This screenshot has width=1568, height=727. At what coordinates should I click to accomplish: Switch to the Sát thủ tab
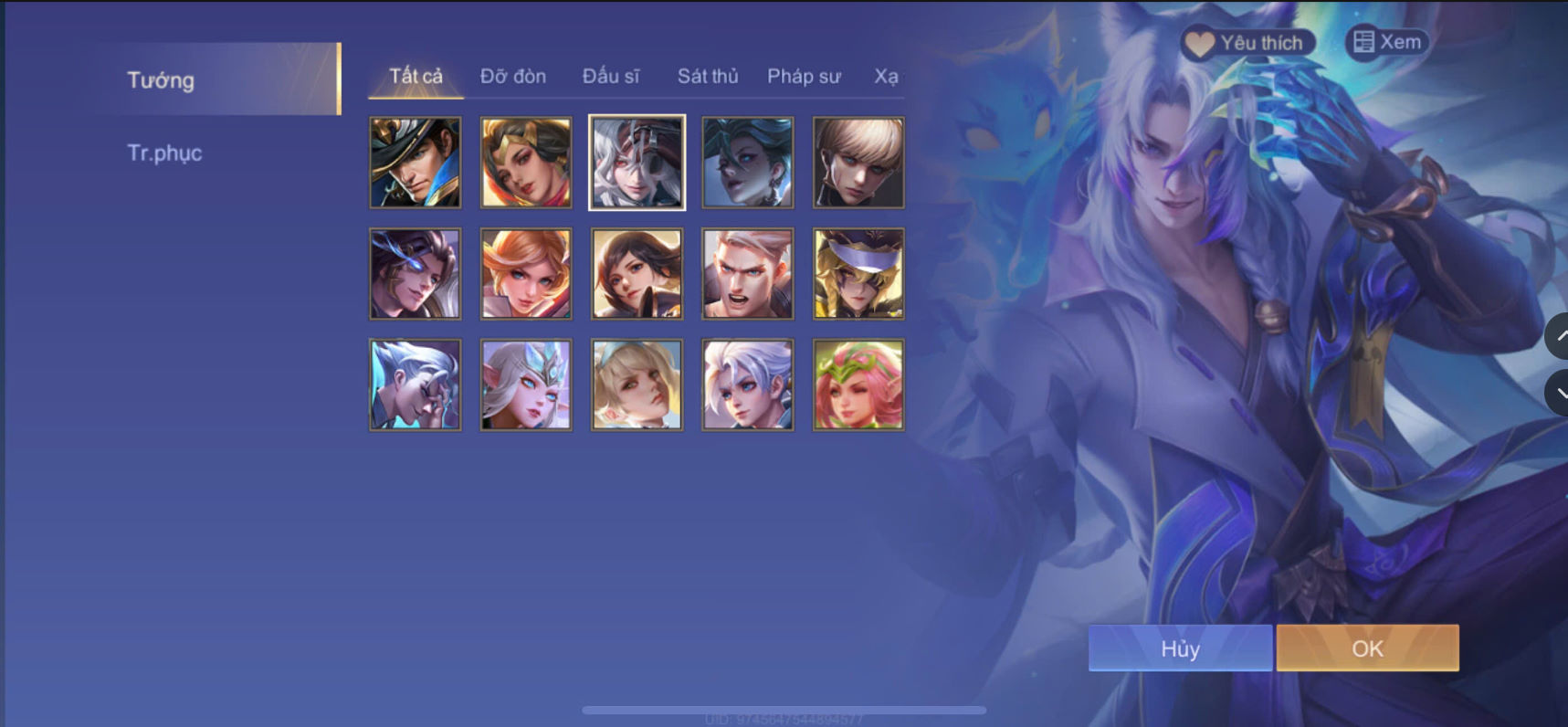click(707, 77)
